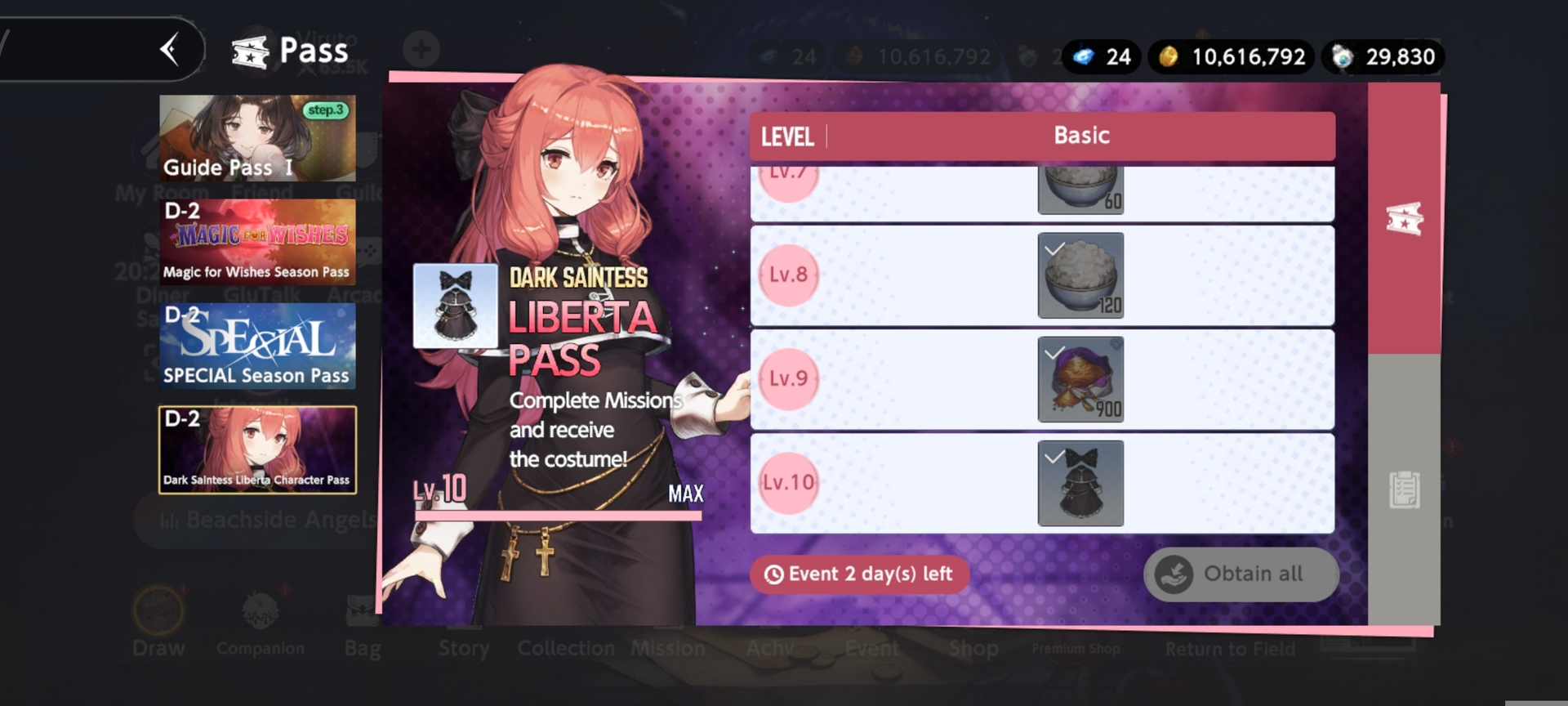Claim rewards with Obtain all
The image size is (1568, 706).
1241,574
